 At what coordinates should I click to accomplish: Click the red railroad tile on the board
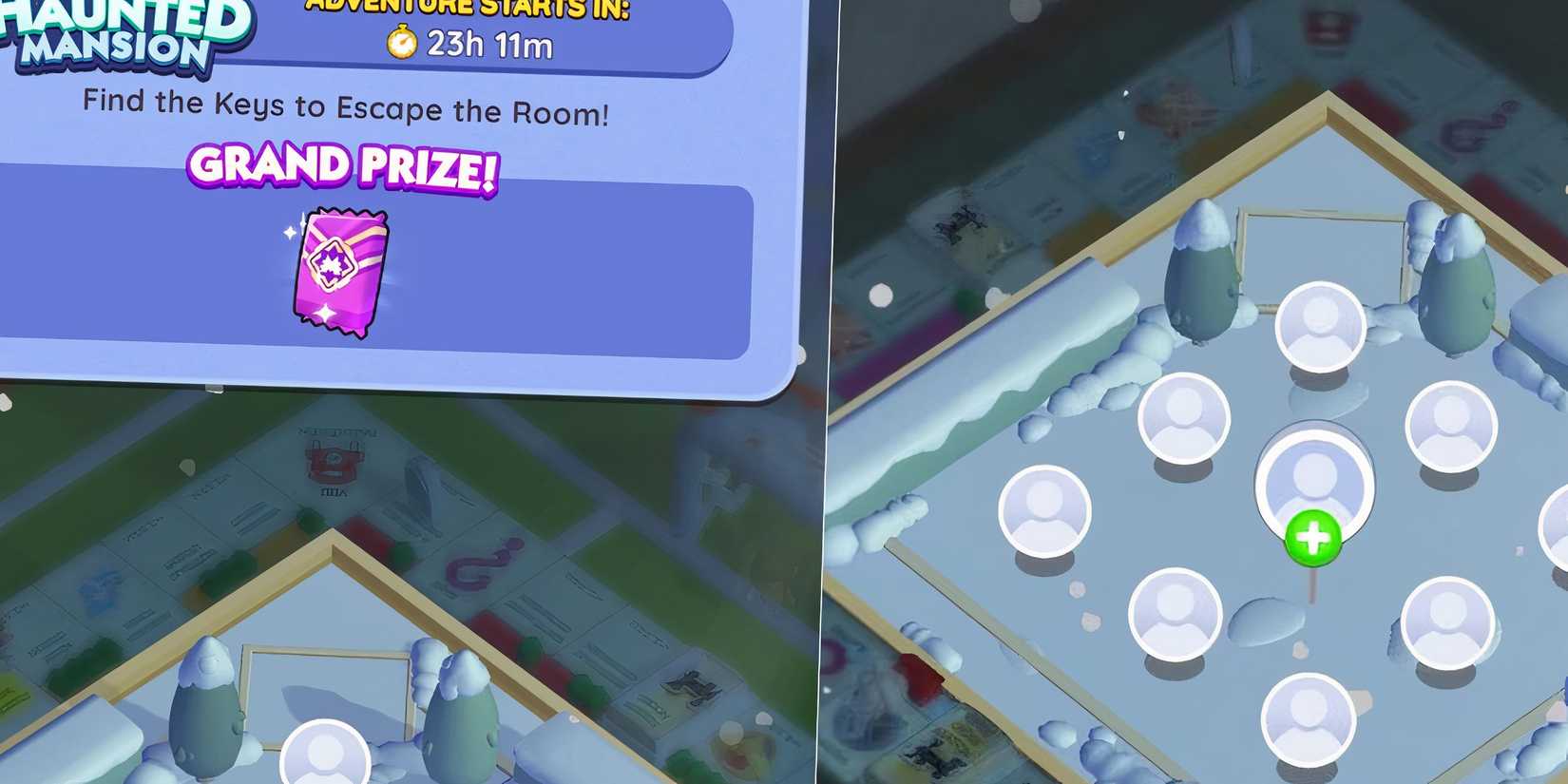coord(333,463)
